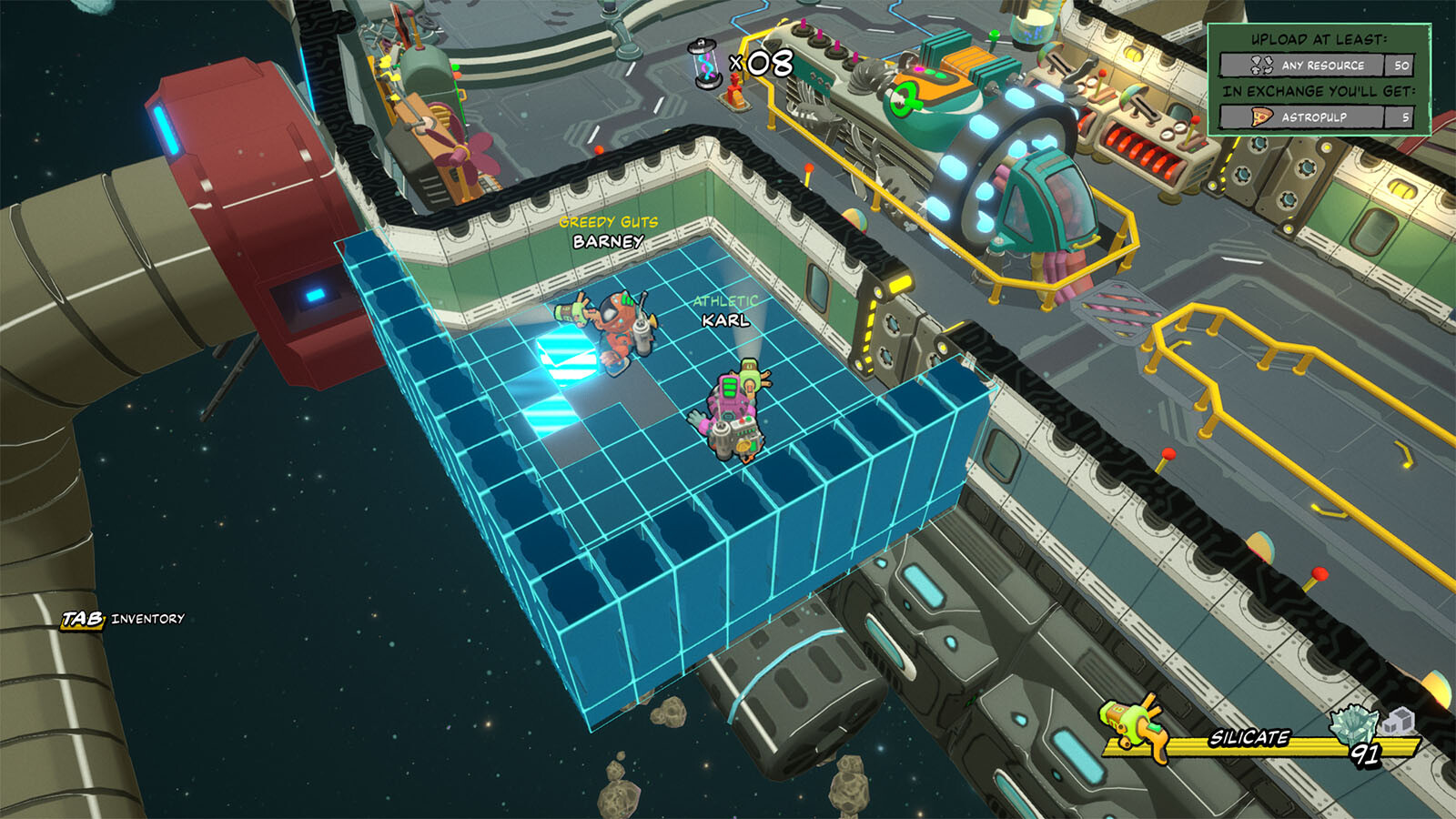
Task: Click the Astropulp reward row
Action: [1317, 117]
